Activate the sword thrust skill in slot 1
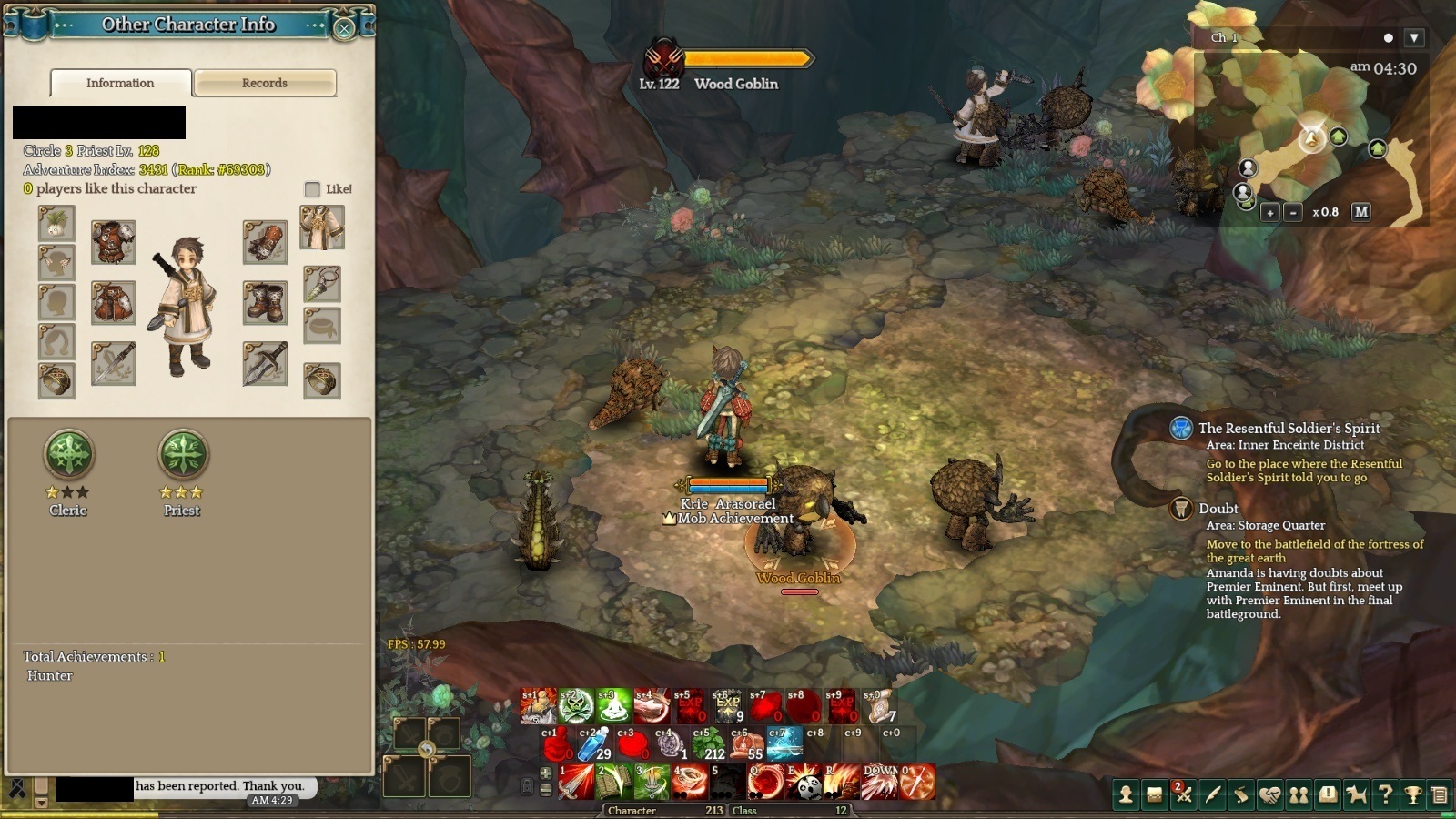 click(x=575, y=782)
